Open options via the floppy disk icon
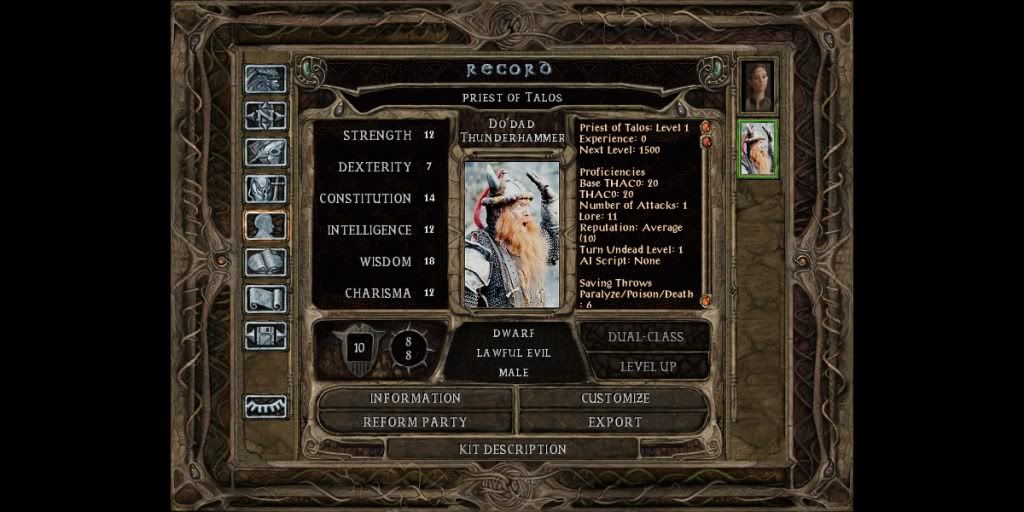The height and width of the screenshot is (512, 1024). point(266,335)
